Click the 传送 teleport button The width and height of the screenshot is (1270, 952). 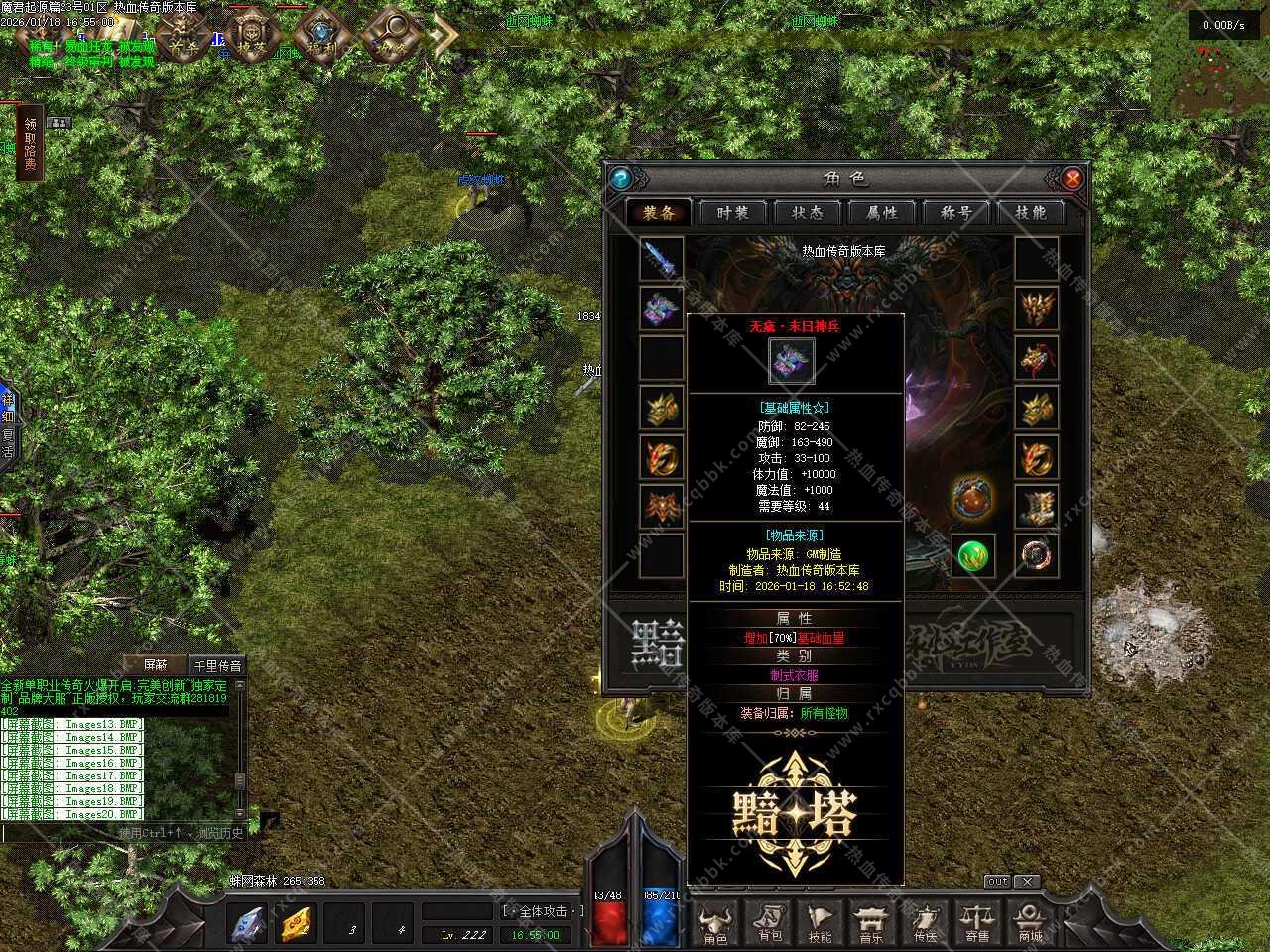pyautogui.click(x=925, y=923)
